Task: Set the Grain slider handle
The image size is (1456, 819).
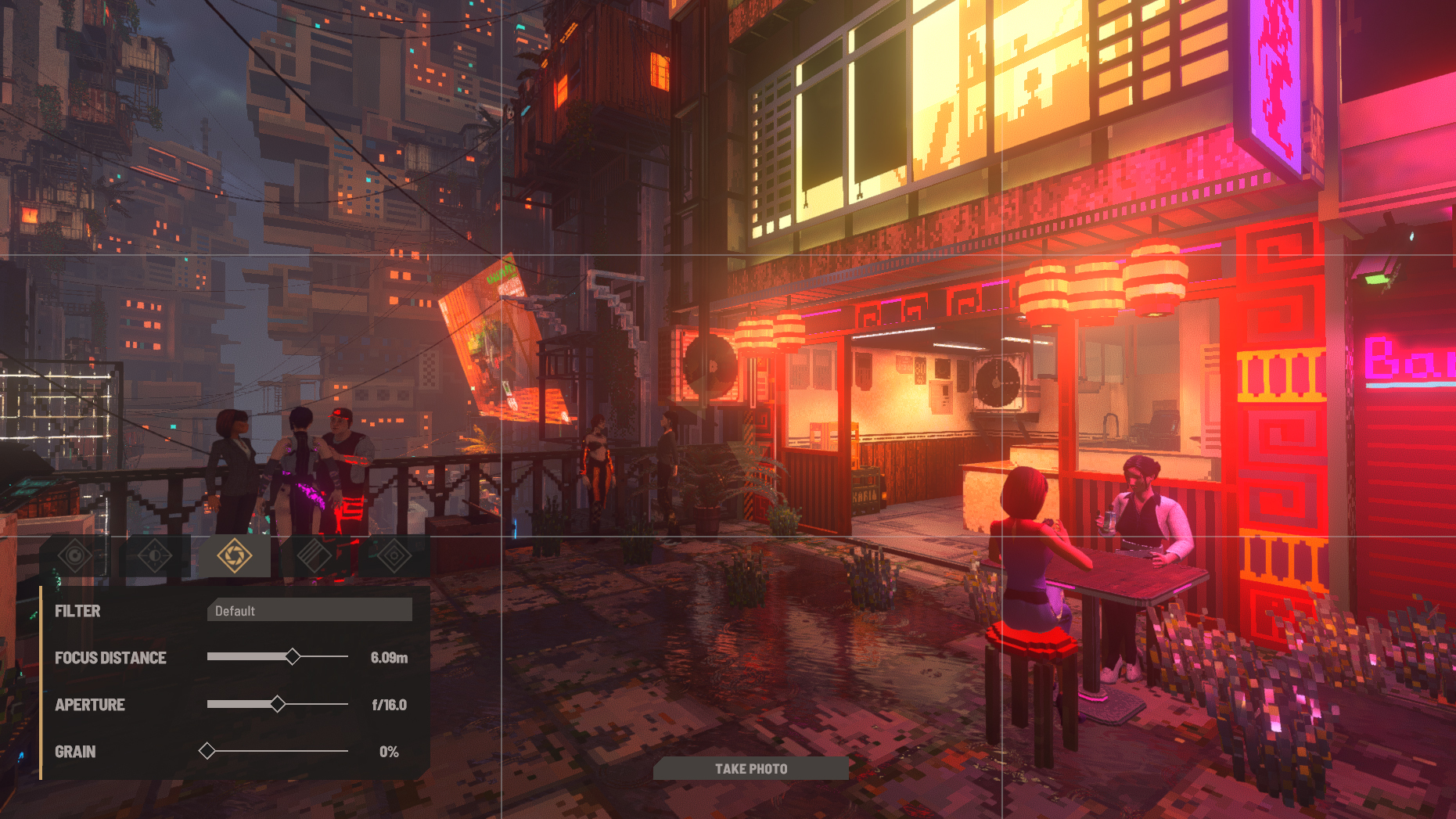Action: click(x=207, y=751)
